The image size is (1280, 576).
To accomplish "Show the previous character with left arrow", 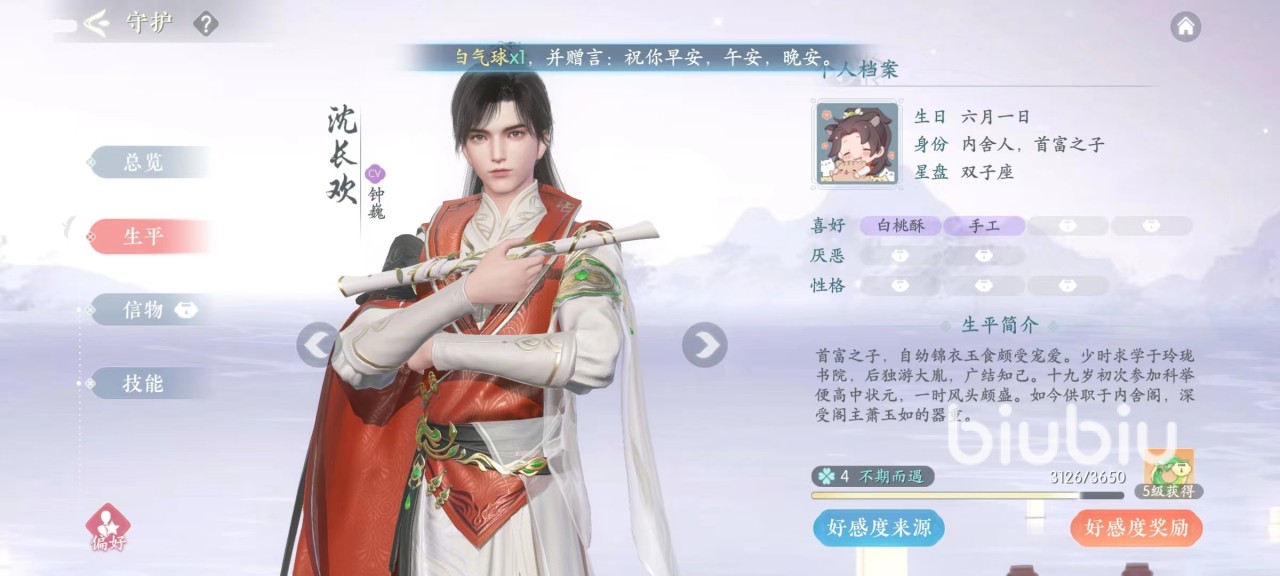I will pyautogui.click(x=317, y=345).
